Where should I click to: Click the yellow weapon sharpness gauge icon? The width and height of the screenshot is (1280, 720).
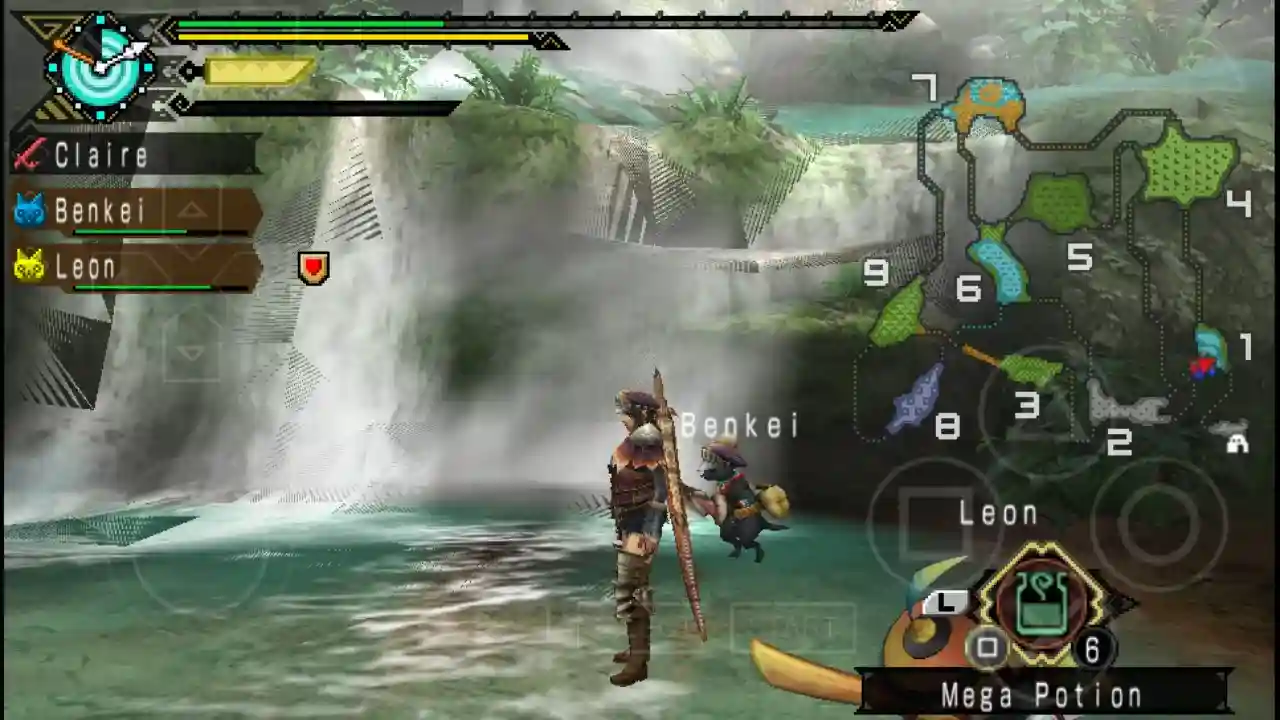255,70
